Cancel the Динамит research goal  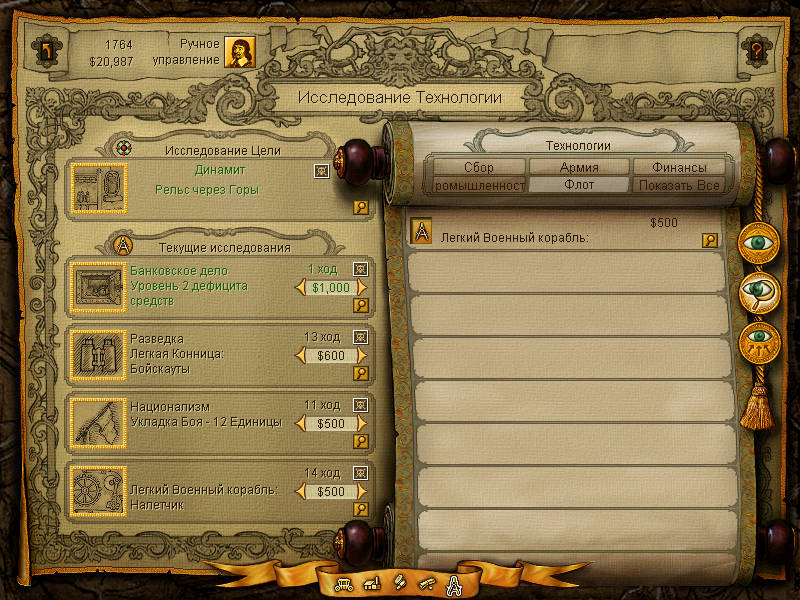[x=320, y=171]
